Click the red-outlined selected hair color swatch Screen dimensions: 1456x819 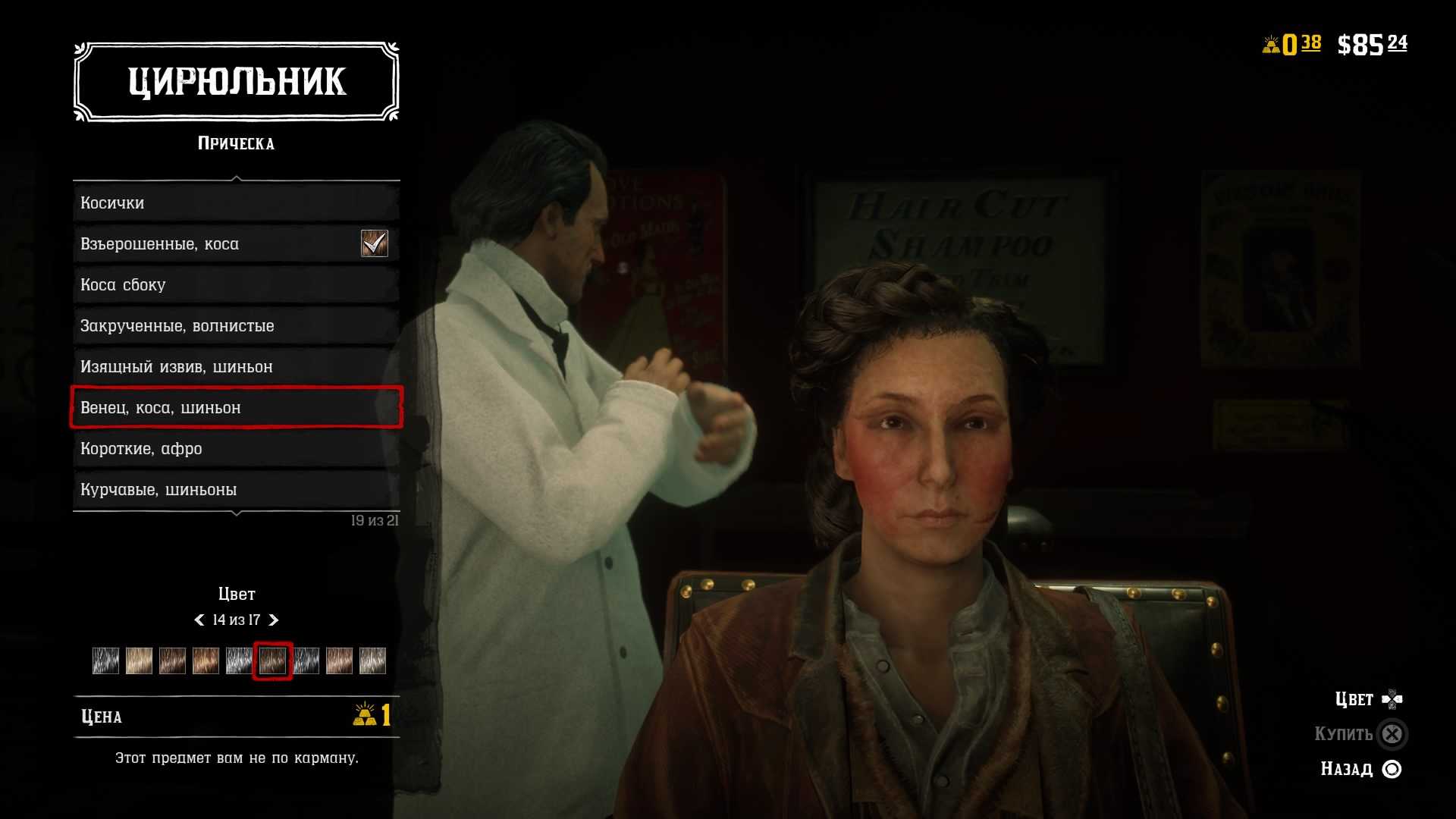(x=272, y=661)
